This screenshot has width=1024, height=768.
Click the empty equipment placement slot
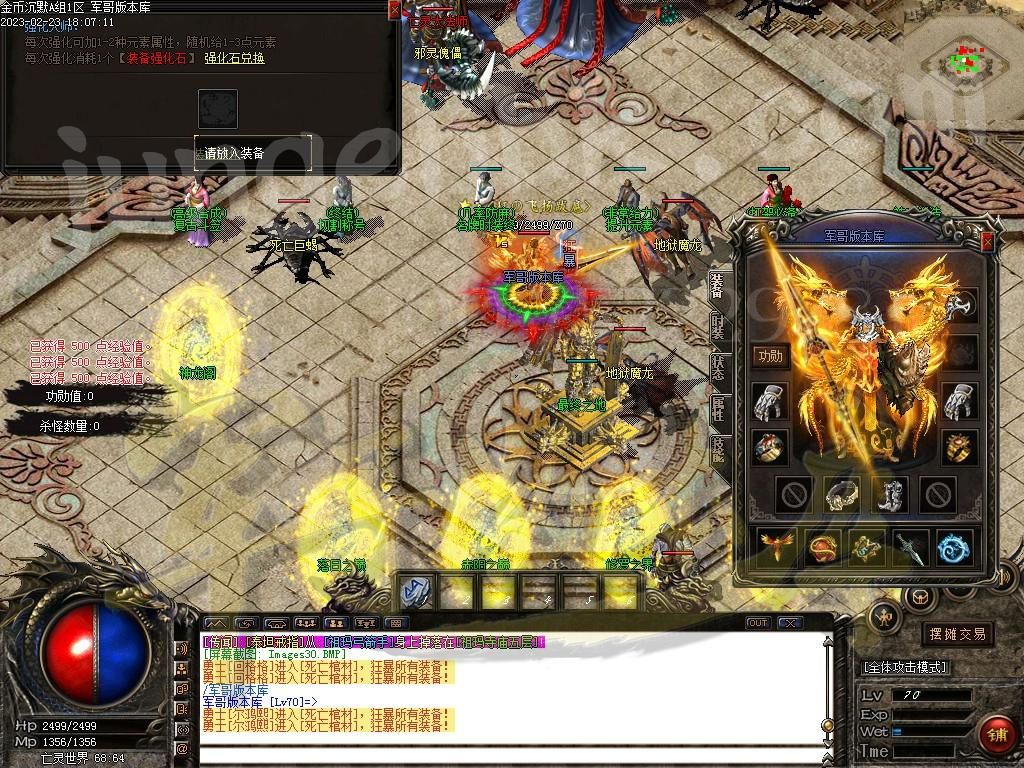[x=218, y=108]
